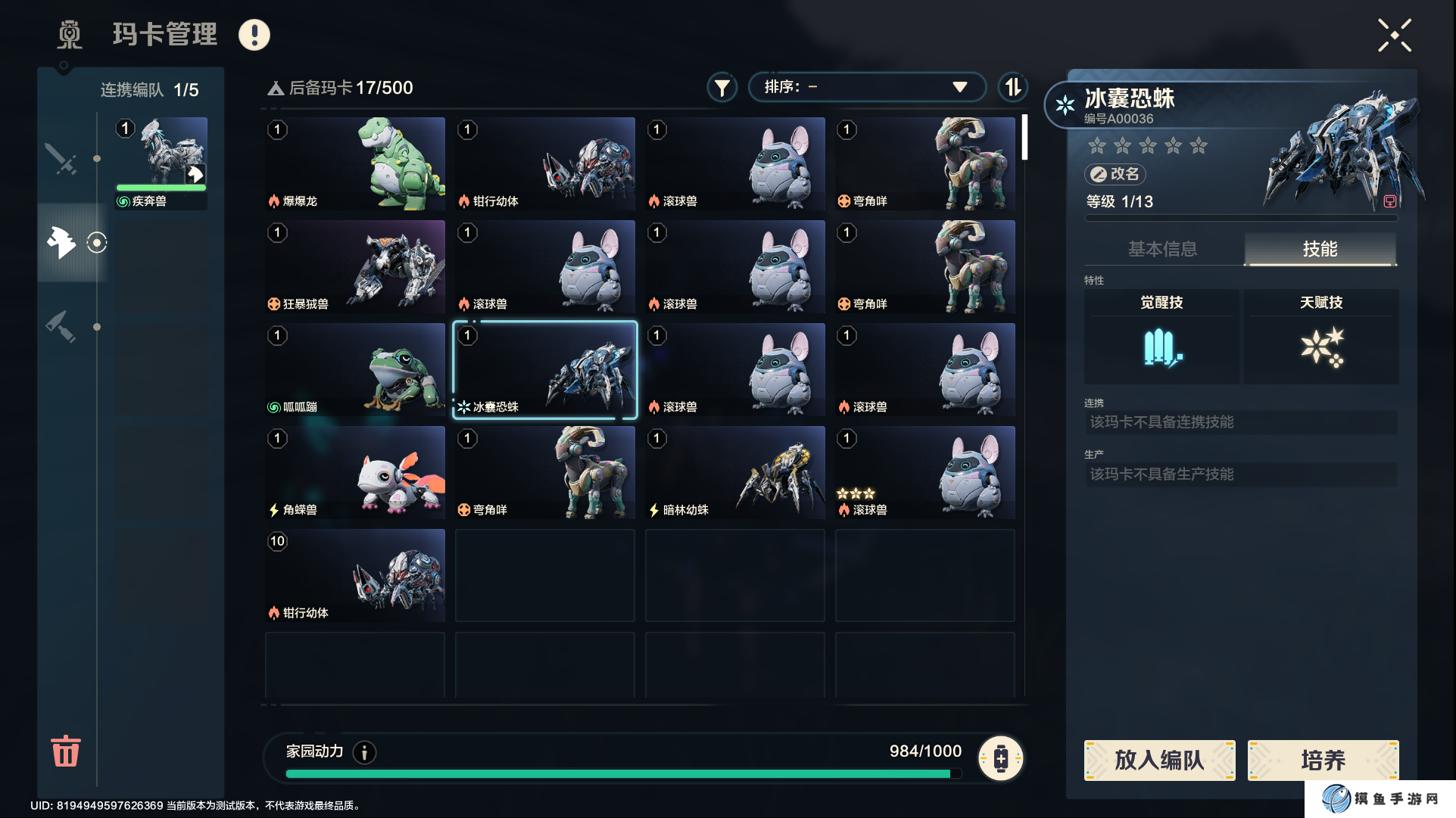Screen dimensions: 1456x818
Task: Click 放入编队 to add to team
Action: pyautogui.click(x=1159, y=760)
